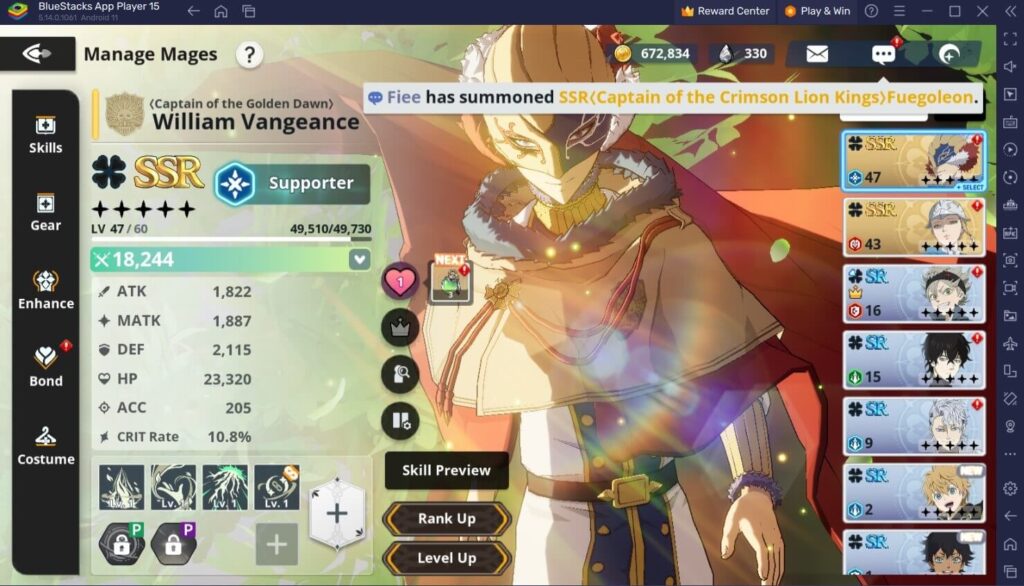Select the Enhance tab
This screenshot has height=586, width=1024.
(x=45, y=290)
